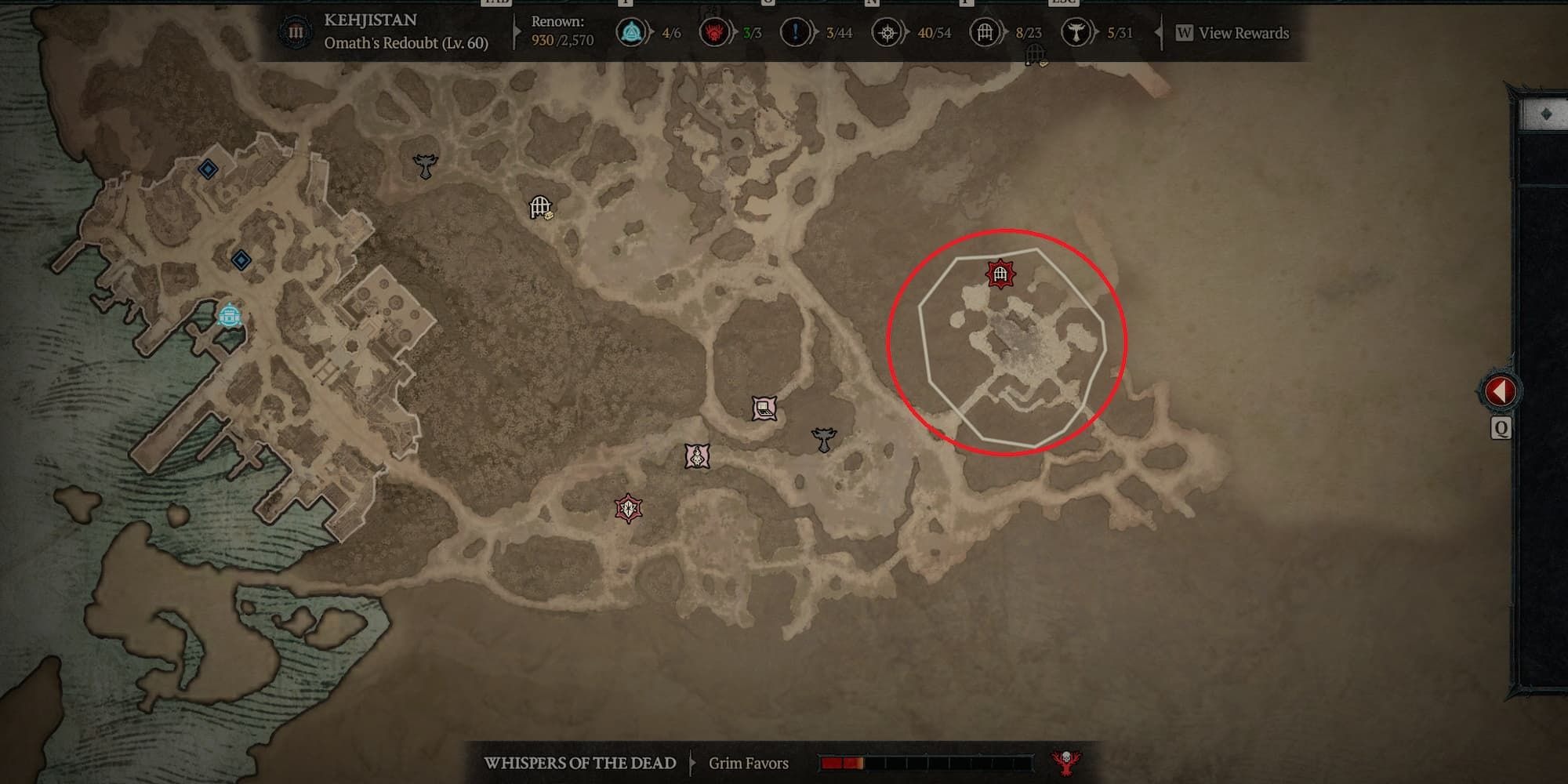
Task: Click the region tier III emblem
Action: (296, 33)
